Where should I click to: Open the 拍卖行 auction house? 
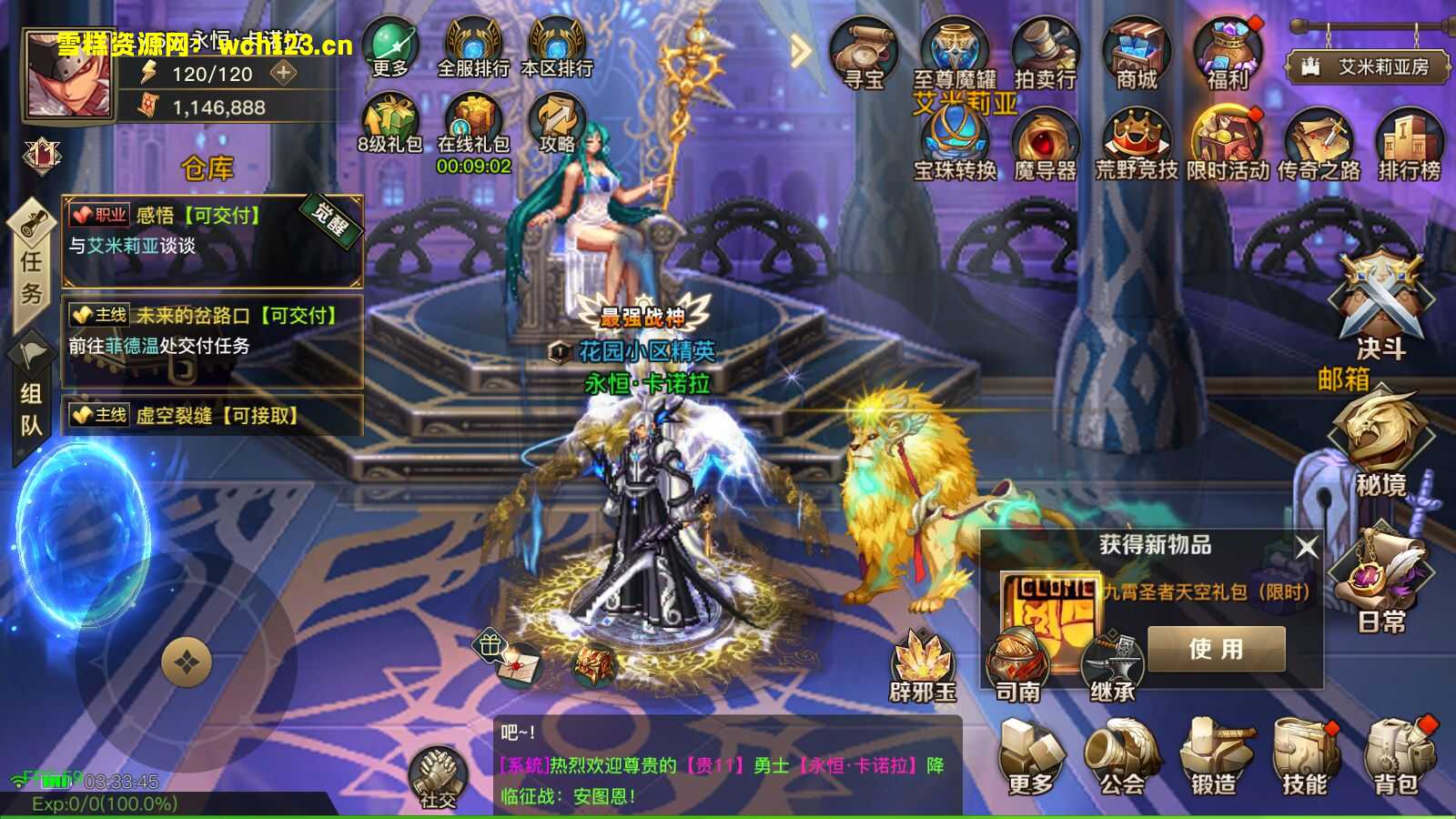(1045, 55)
